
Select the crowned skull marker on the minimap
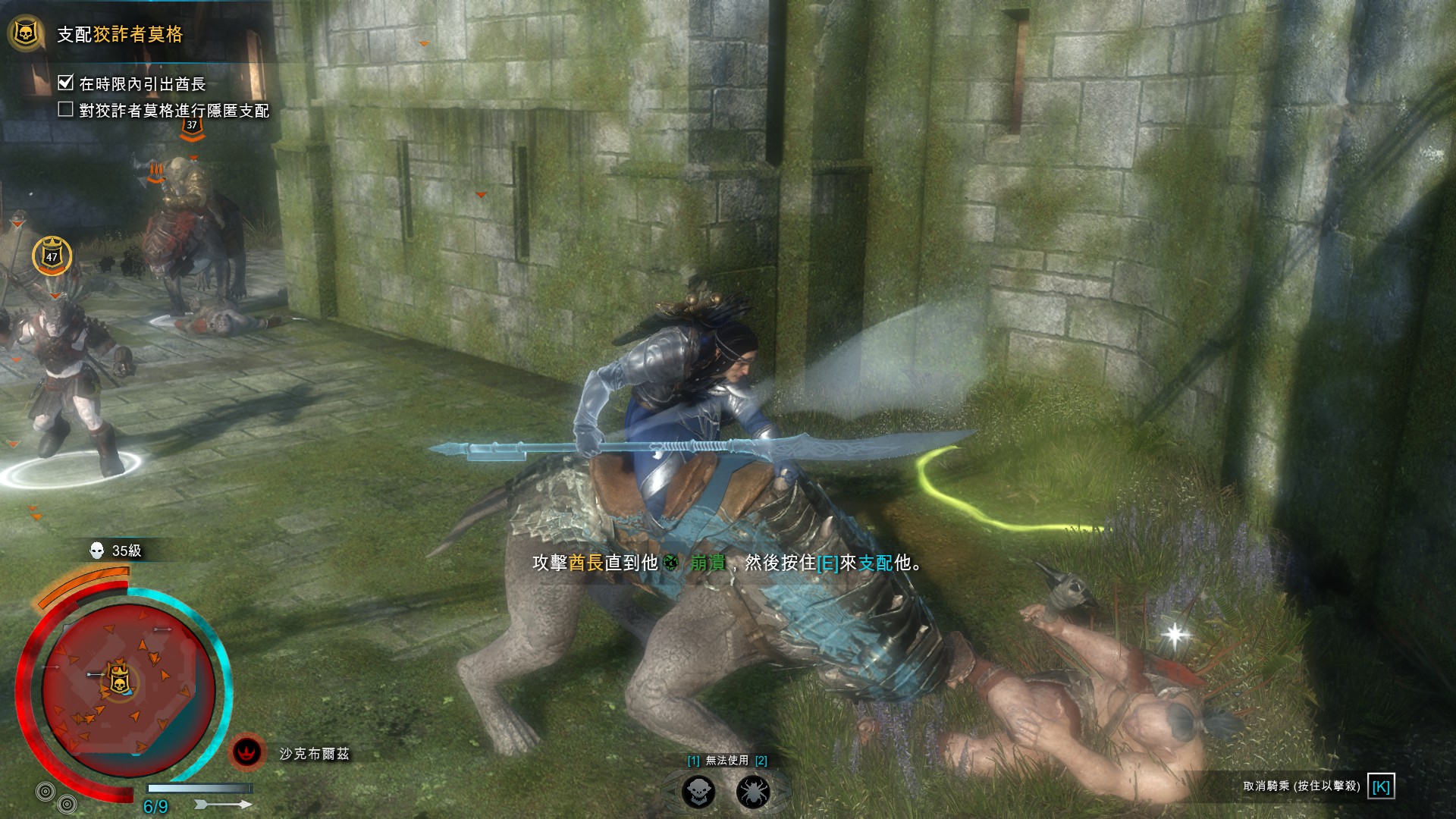click(118, 679)
